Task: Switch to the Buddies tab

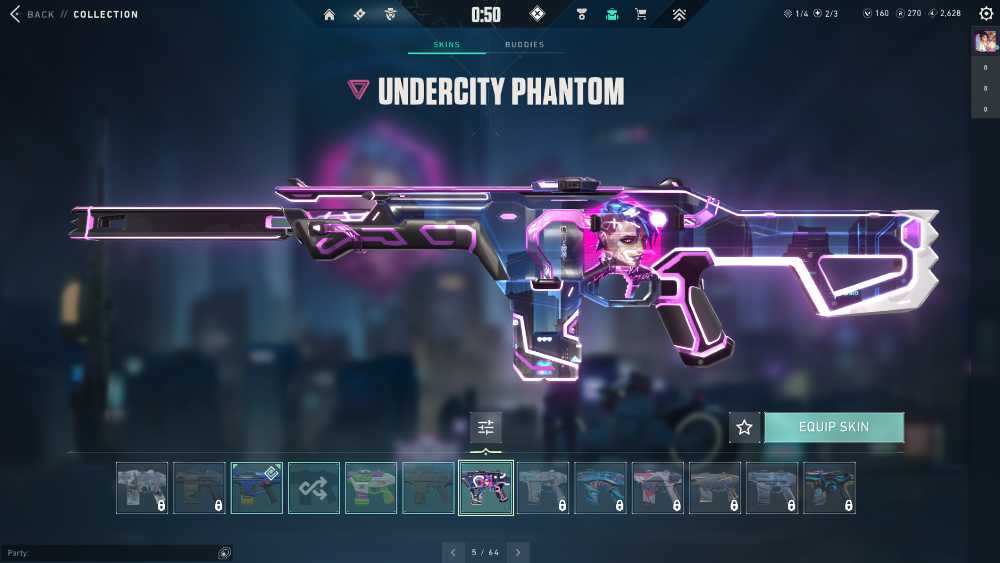Action: coord(524,45)
